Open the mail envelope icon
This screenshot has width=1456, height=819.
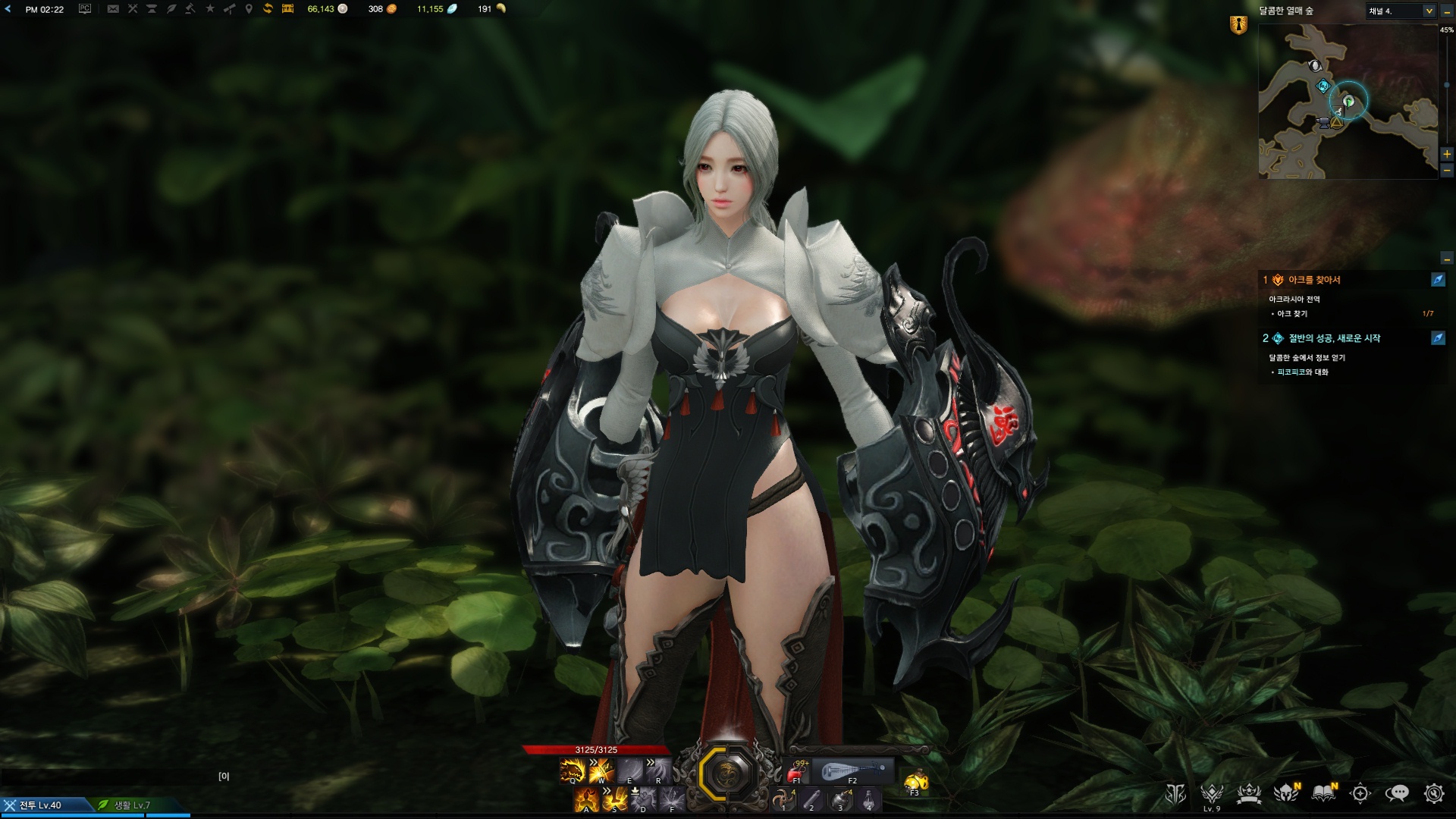coord(113,9)
